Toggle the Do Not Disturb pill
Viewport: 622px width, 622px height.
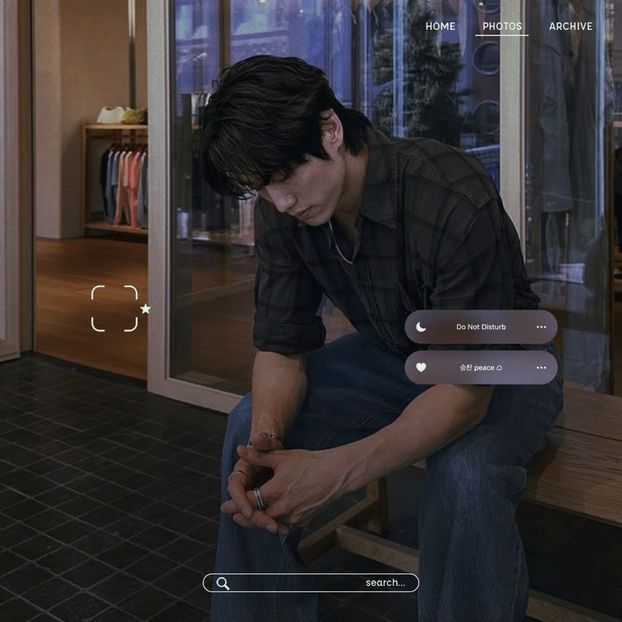[481, 327]
